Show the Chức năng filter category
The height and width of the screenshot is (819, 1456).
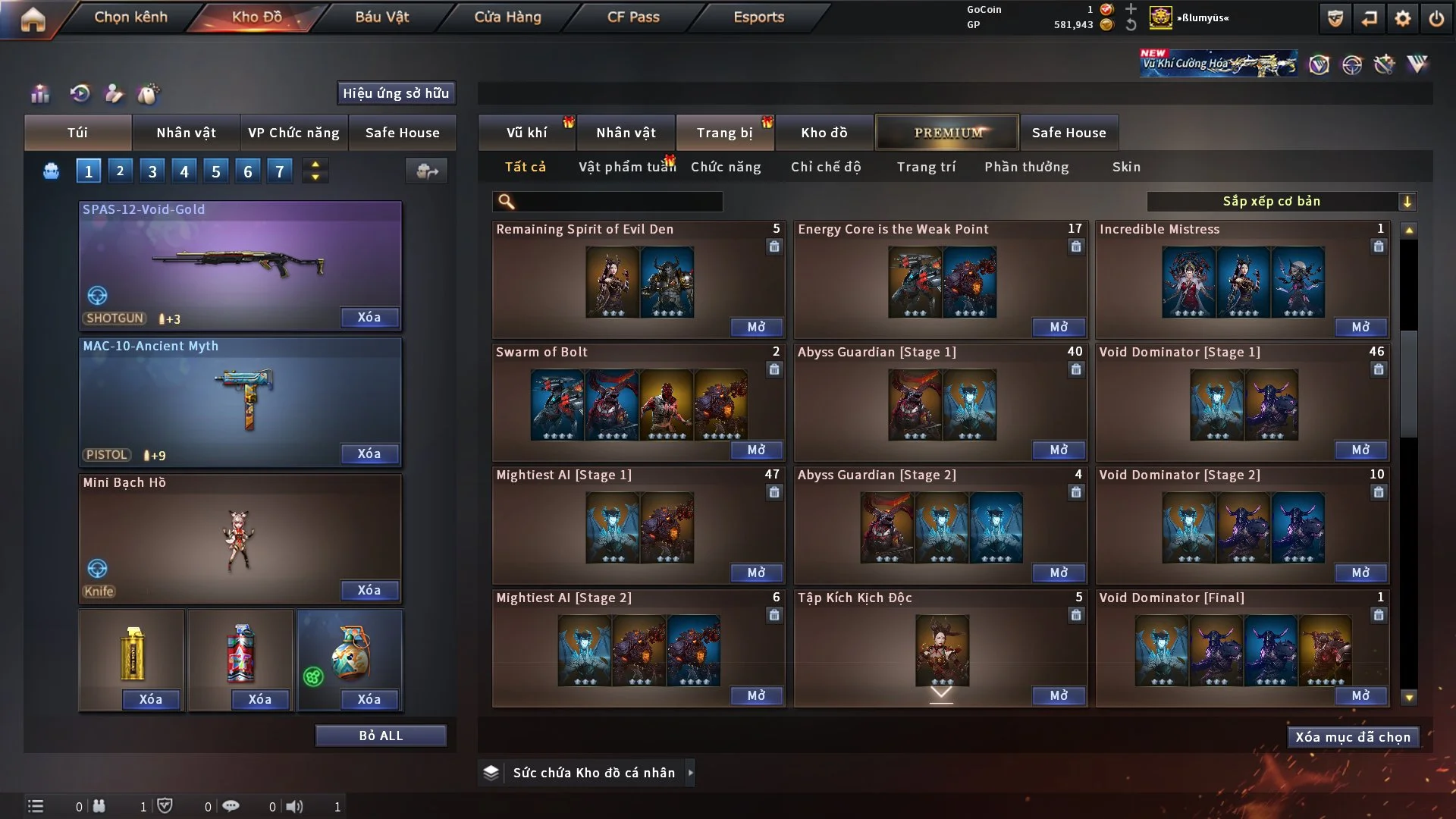pyautogui.click(x=726, y=167)
